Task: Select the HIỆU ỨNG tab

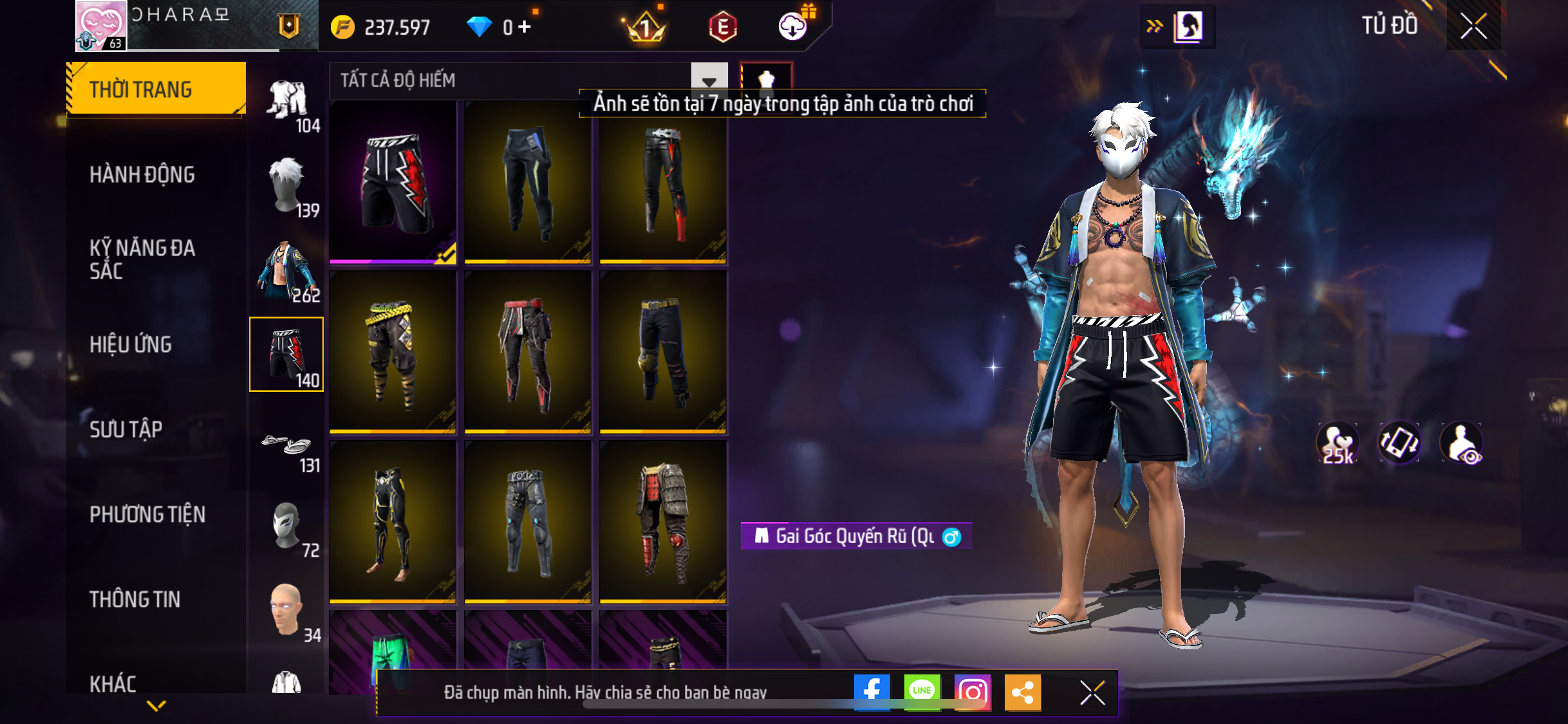Action: pos(131,344)
